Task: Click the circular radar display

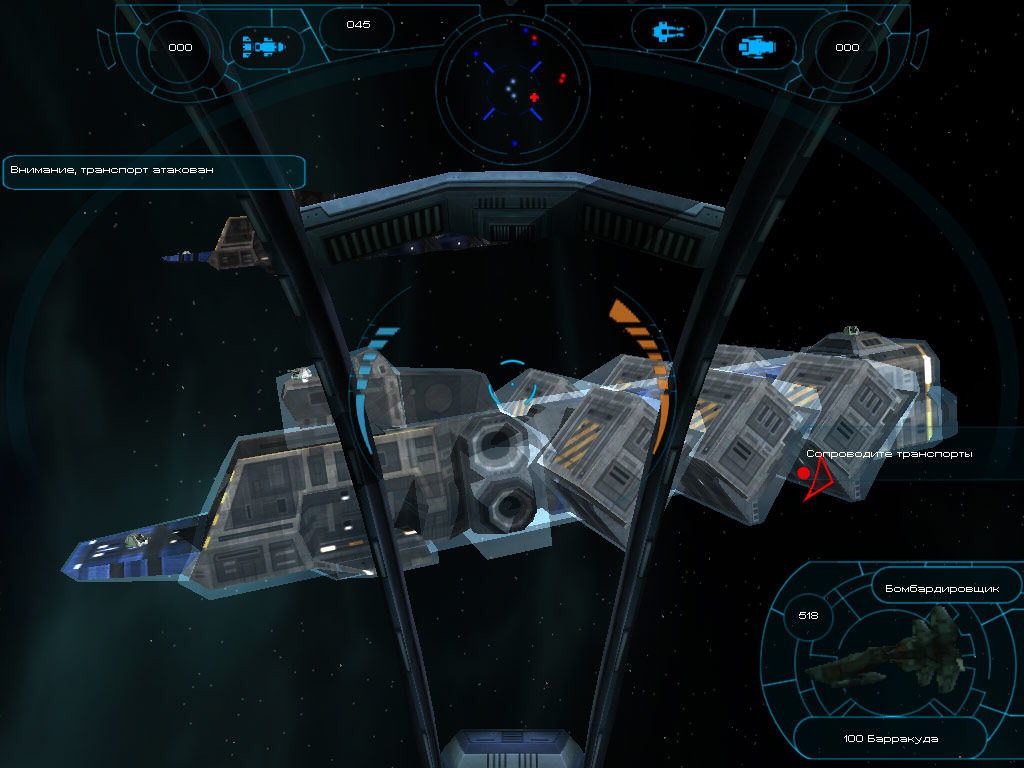Action: [x=512, y=84]
